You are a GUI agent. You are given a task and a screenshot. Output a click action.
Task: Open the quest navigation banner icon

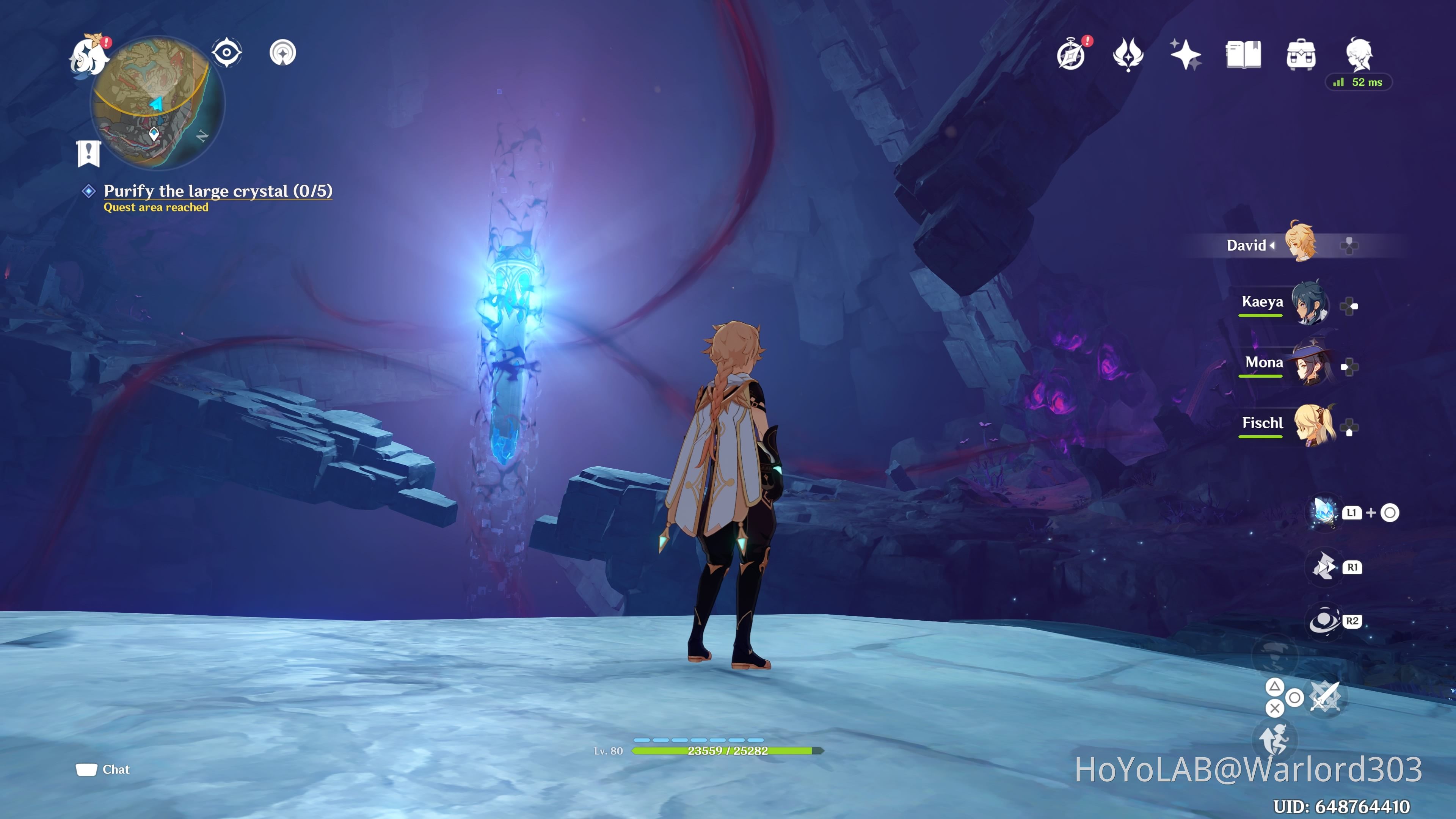click(89, 153)
